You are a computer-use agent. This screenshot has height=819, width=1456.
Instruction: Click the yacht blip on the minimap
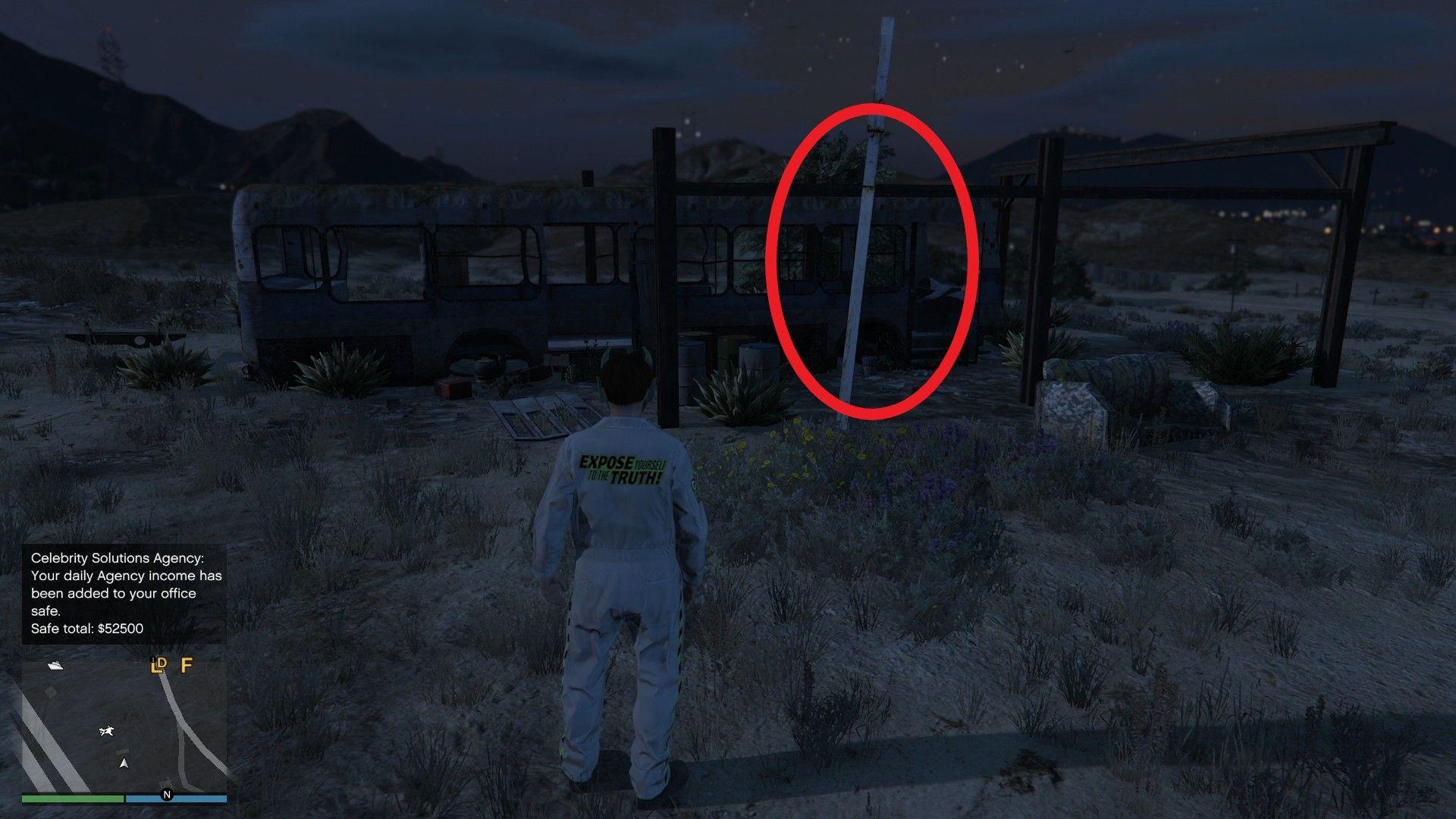[55, 667]
